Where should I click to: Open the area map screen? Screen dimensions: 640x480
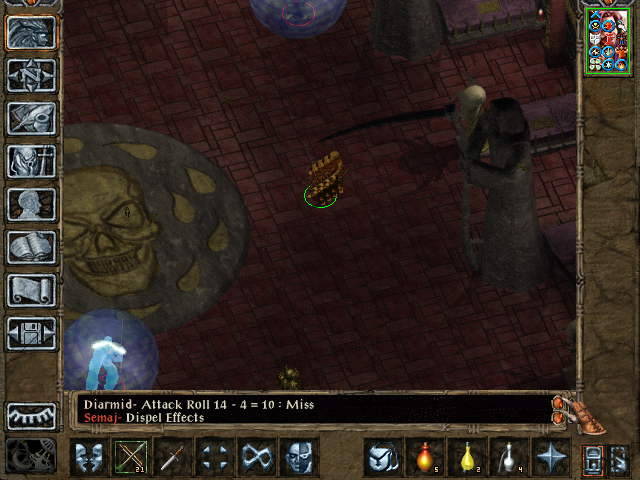(32, 75)
